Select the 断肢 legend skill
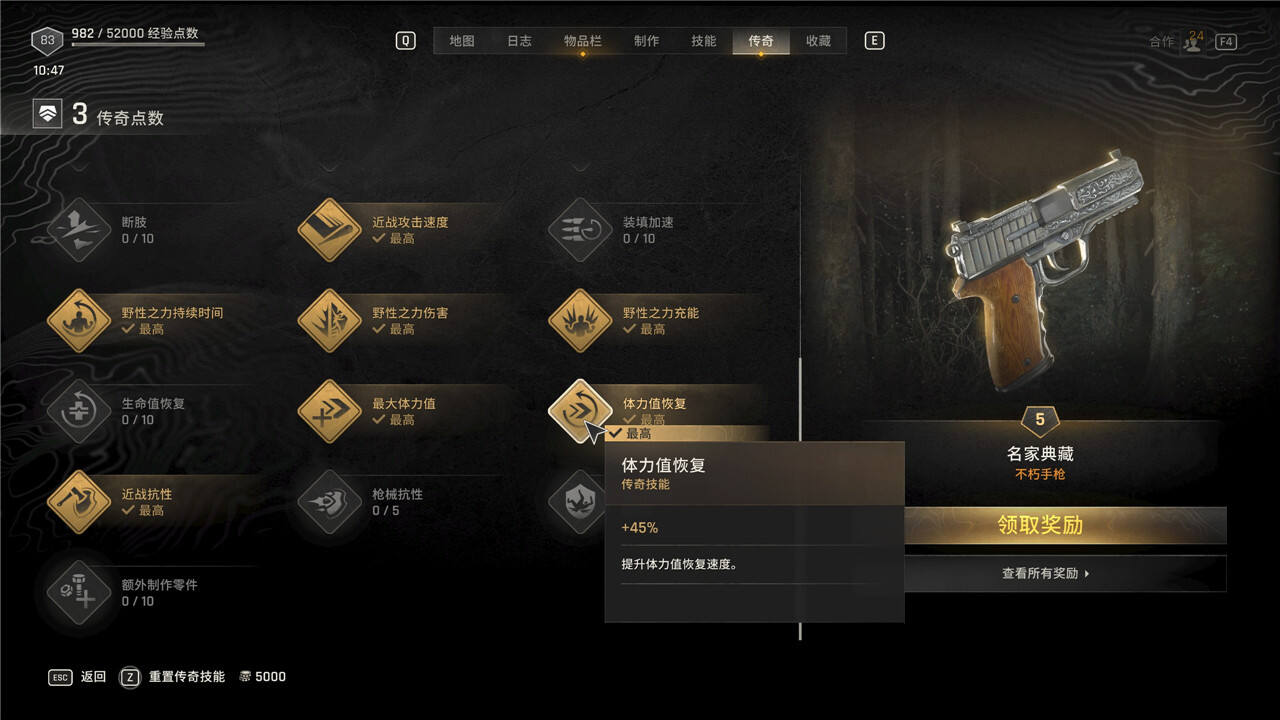1280x720 pixels. 79,230
